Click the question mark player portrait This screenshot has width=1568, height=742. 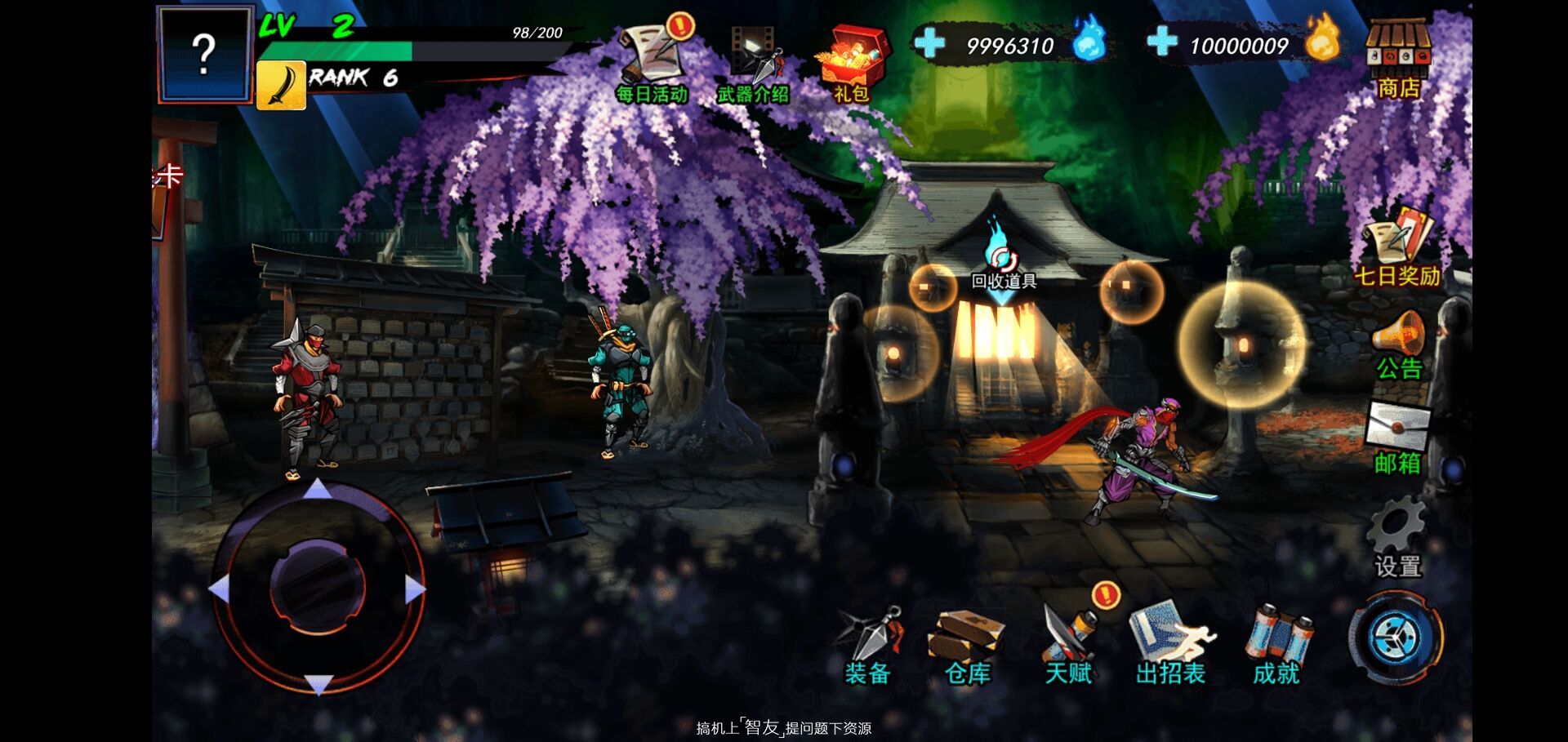tap(204, 55)
